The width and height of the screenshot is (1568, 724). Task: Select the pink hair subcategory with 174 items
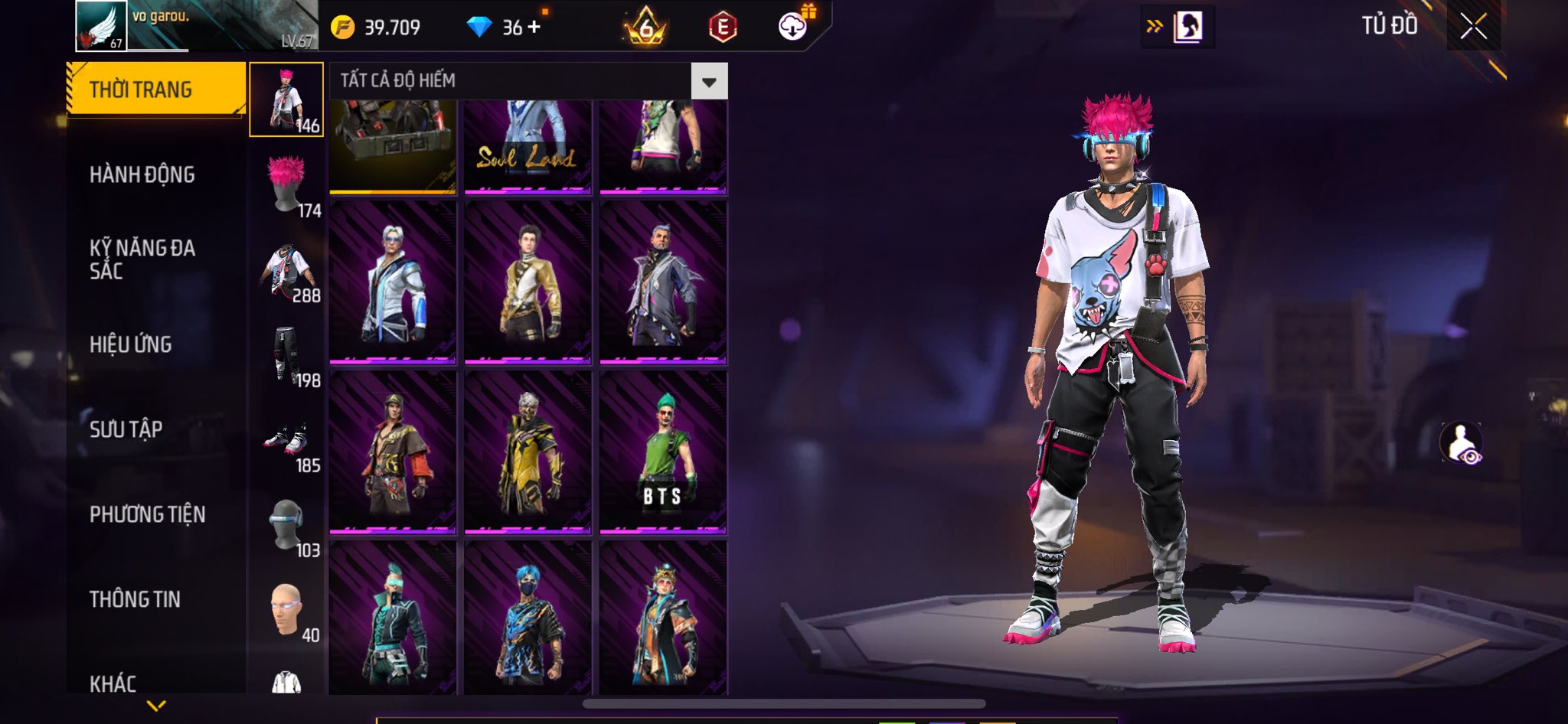(x=287, y=184)
